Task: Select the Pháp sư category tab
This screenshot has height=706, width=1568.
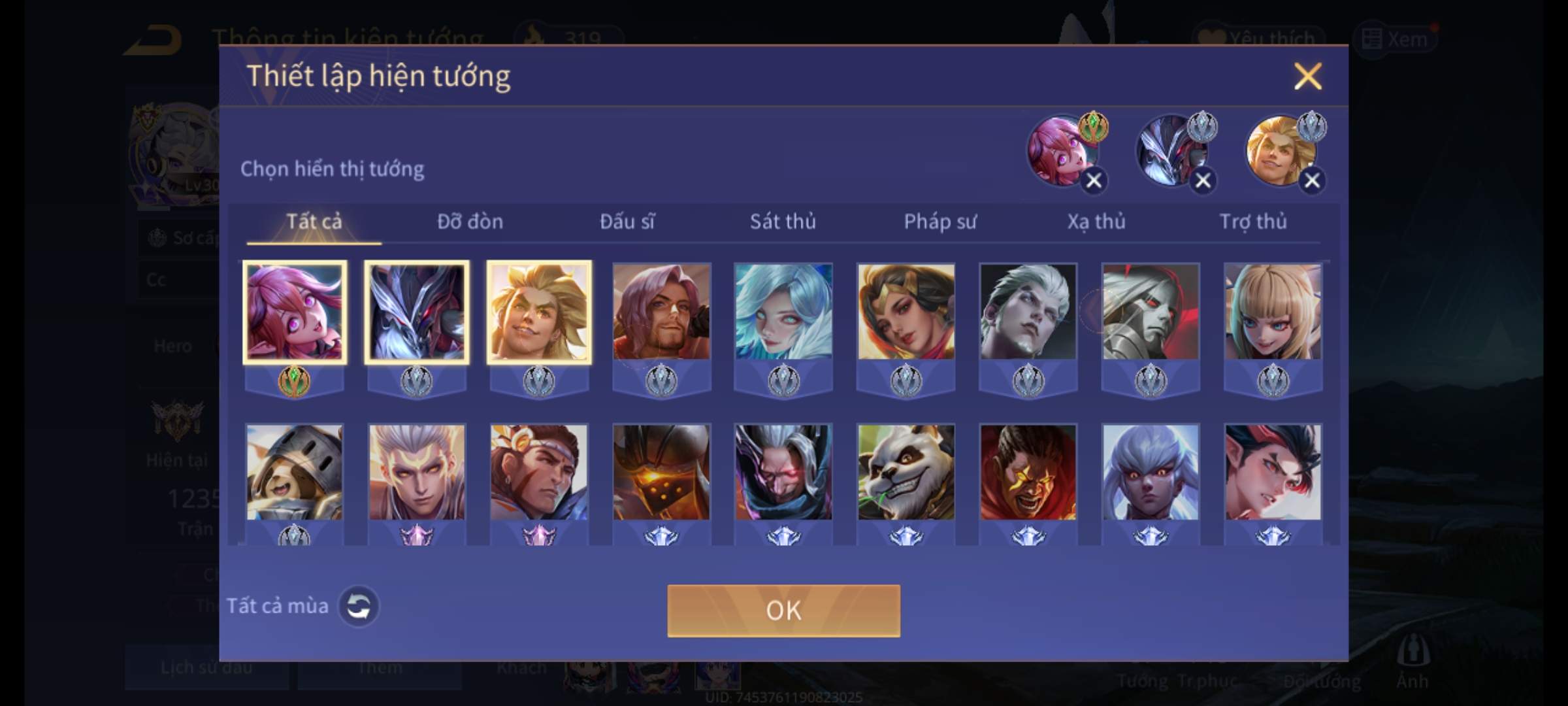Action: click(x=940, y=222)
